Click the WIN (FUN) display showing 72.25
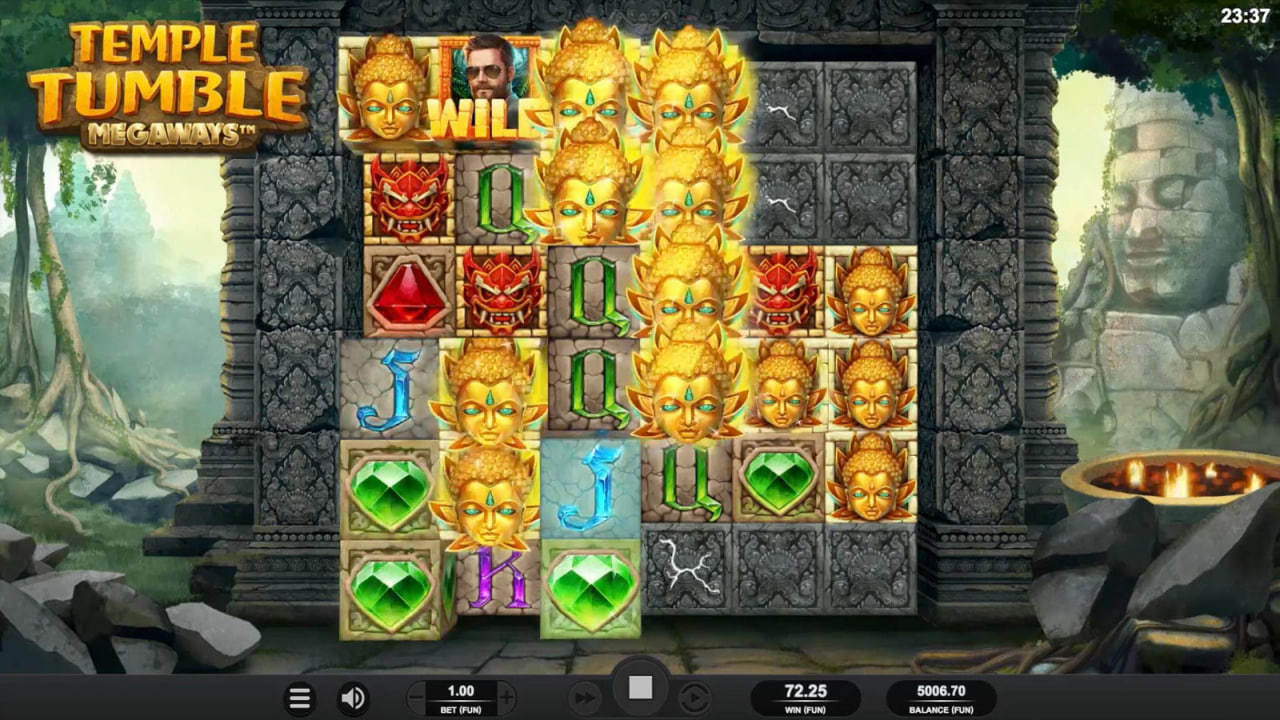This screenshot has height=720, width=1280. (804, 697)
